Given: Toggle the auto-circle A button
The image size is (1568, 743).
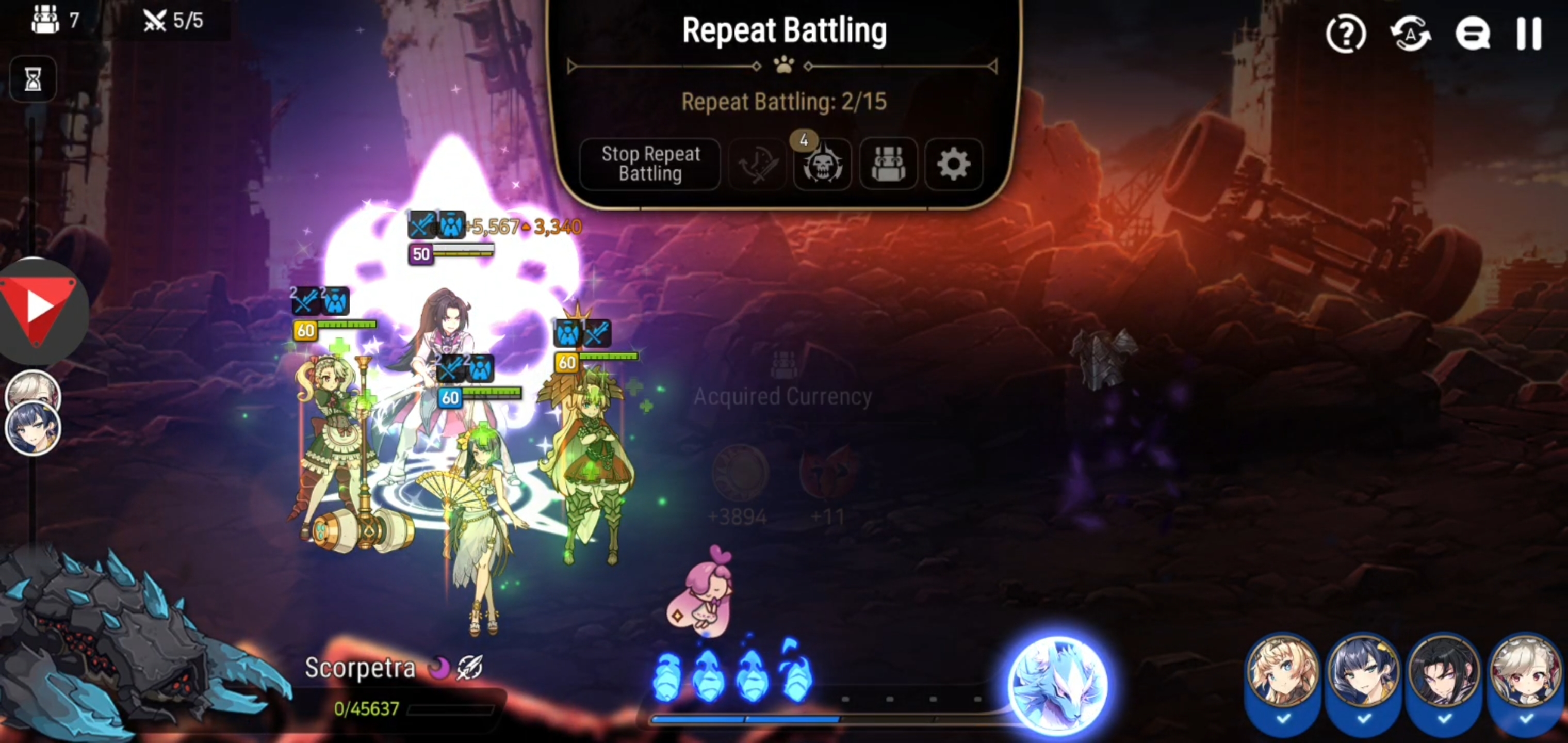Looking at the screenshot, I should 1411,34.
